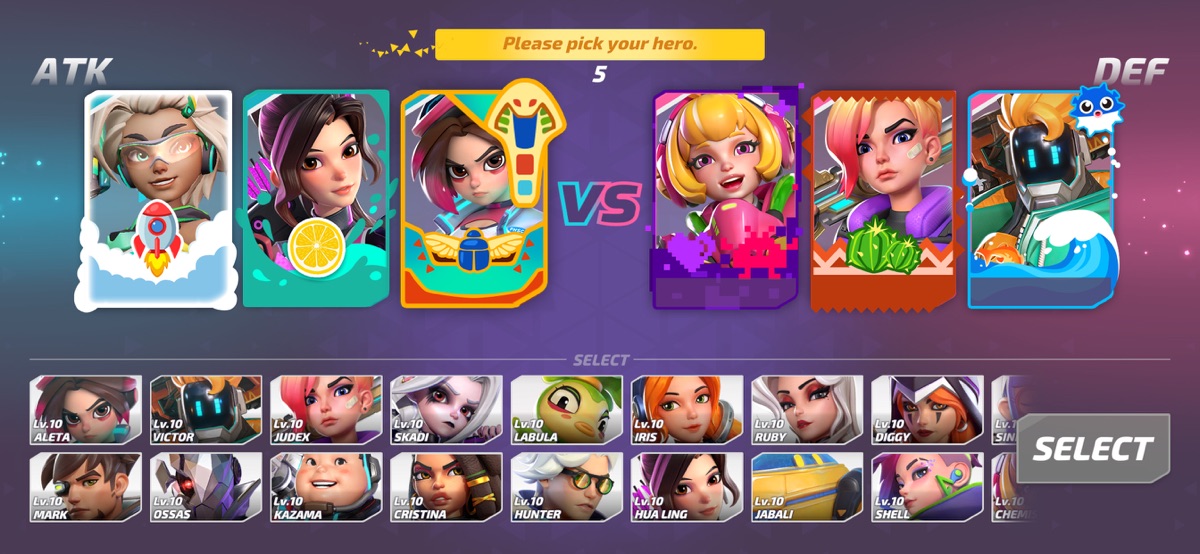Confirm hero with the SELECT button
The height and width of the screenshot is (554, 1200).
coord(1093,449)
